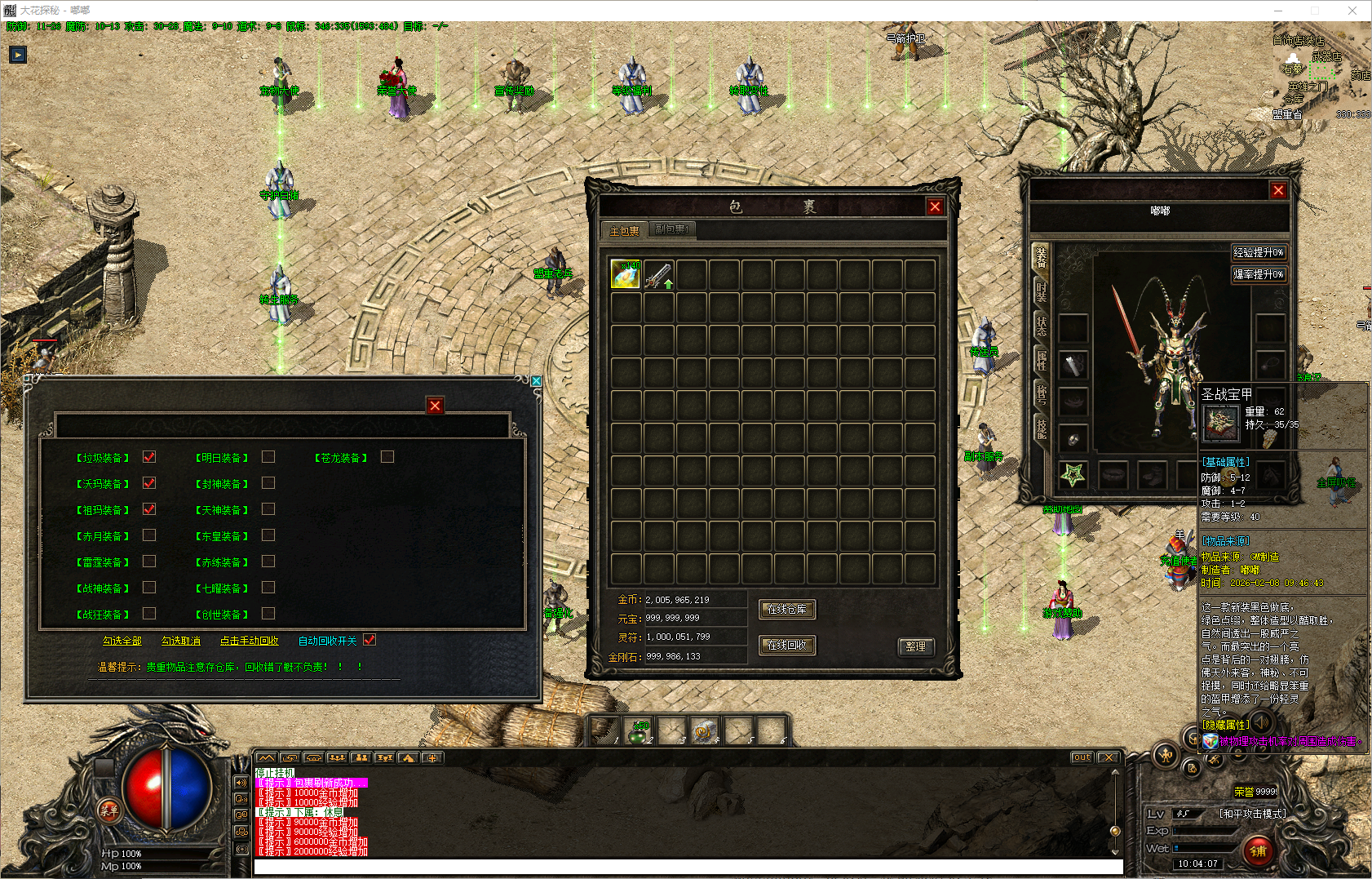Viewport: 1372px width, 879px height.
Task: Close the game window from the title bar
Action: (1352, 11)
